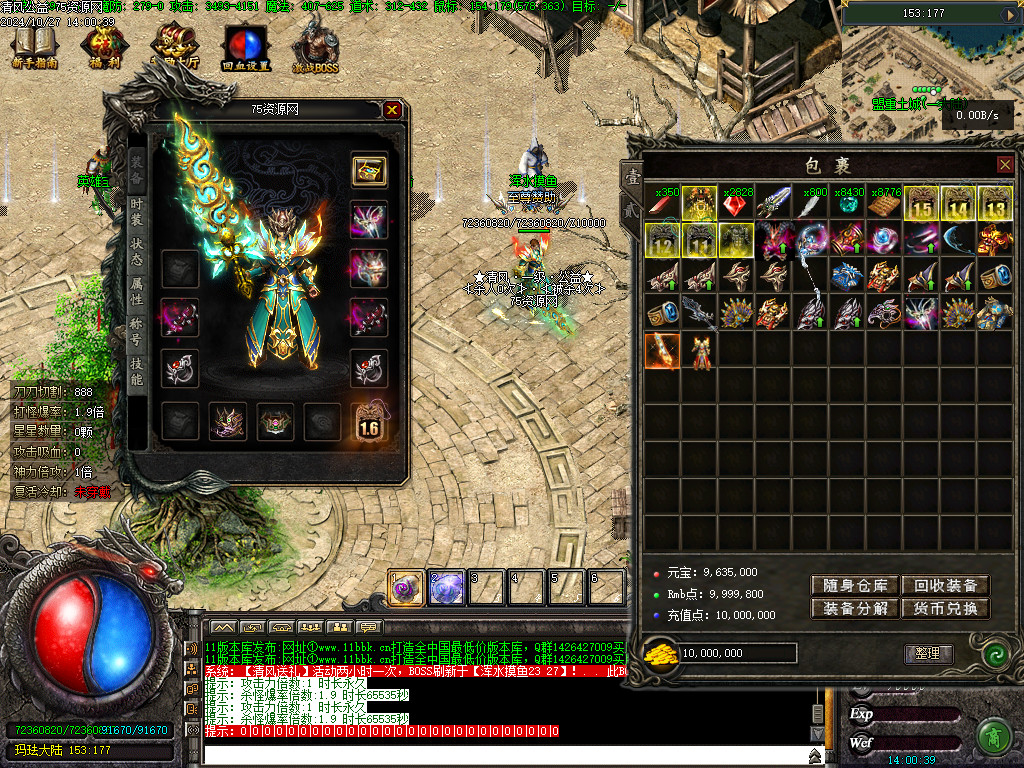The image size is (1024, 768).
Task: Close the character equipment window
Action: click(x=392, y=110)
